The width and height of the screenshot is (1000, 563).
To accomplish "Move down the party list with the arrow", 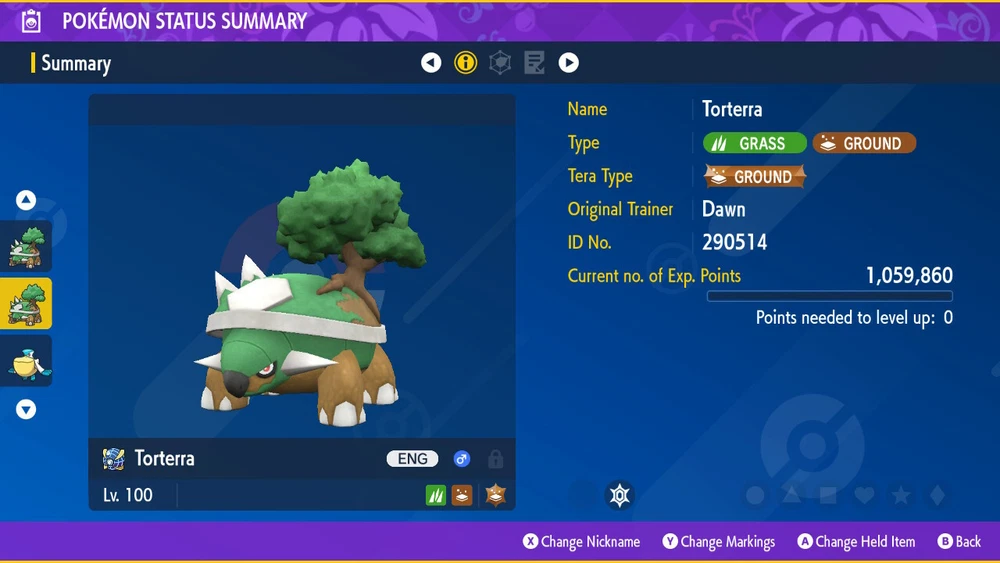I will pos(26,409).
